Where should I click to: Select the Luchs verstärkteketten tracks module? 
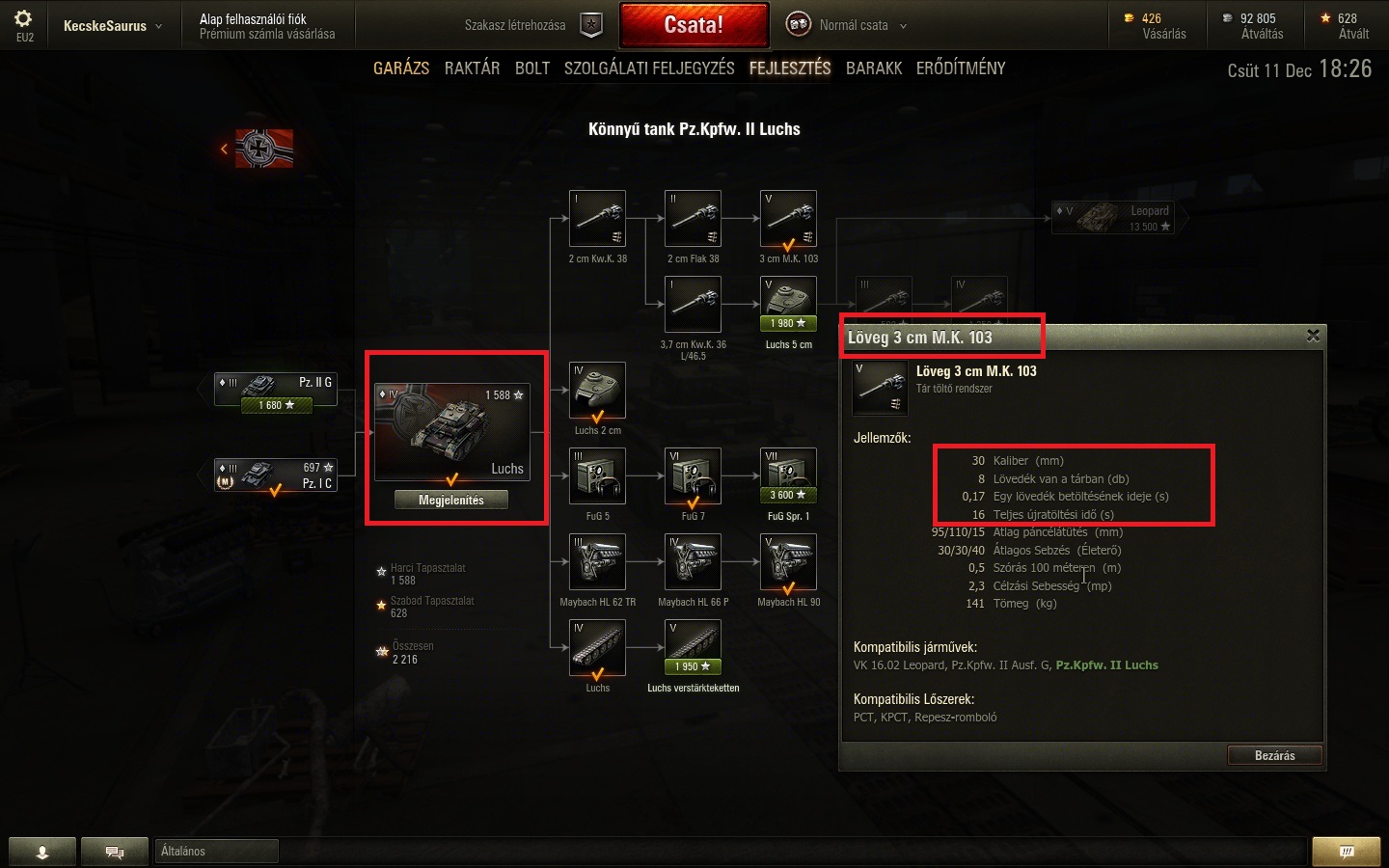[x=693, y=647]
